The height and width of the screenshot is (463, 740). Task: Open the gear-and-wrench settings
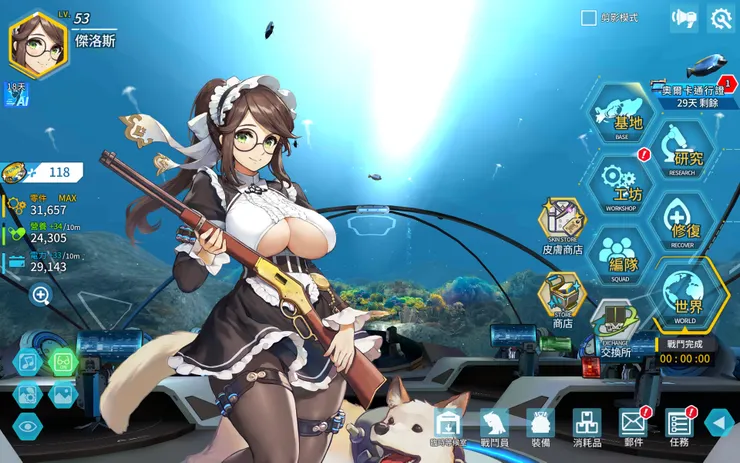pyautogui.click(x=721, y=18)
